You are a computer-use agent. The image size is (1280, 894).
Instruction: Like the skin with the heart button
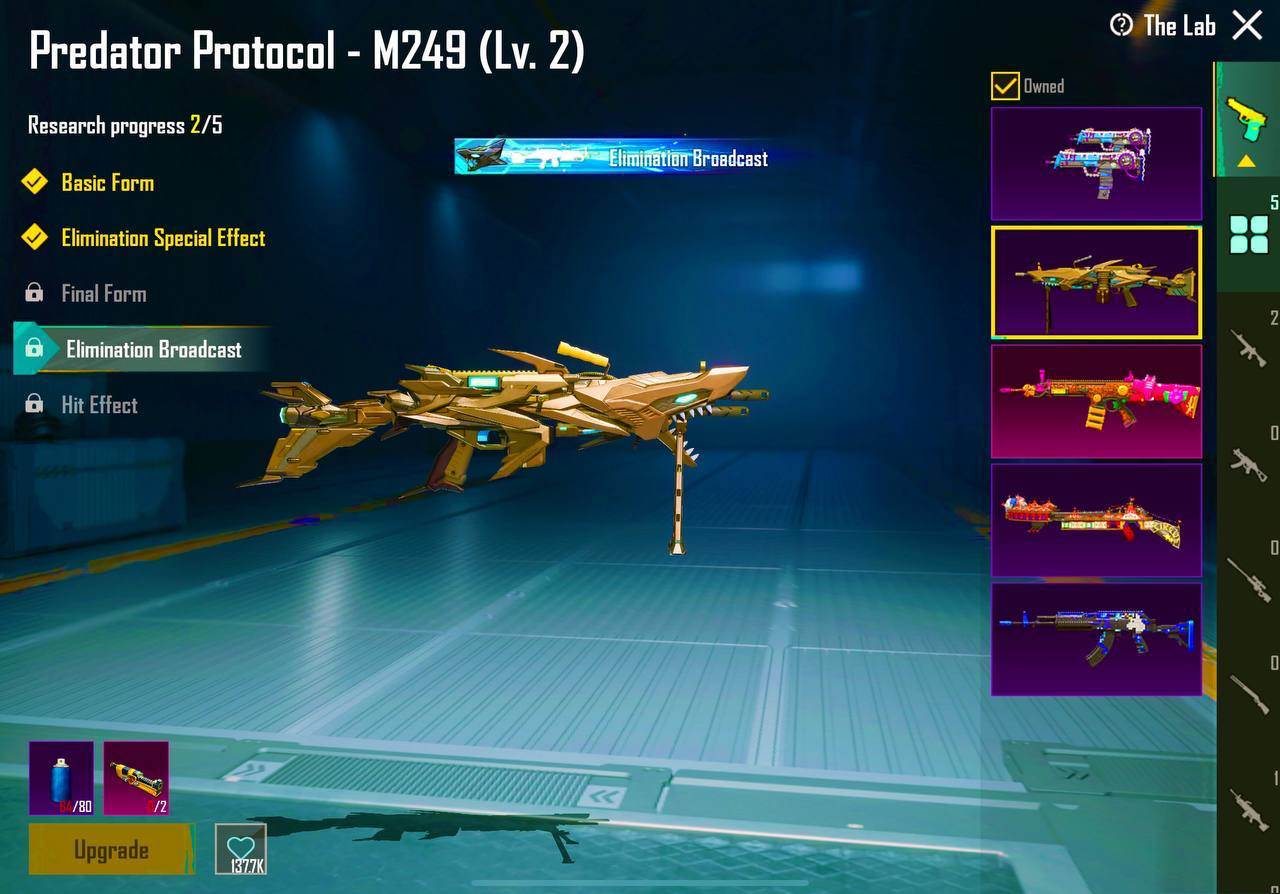[241, 849]
